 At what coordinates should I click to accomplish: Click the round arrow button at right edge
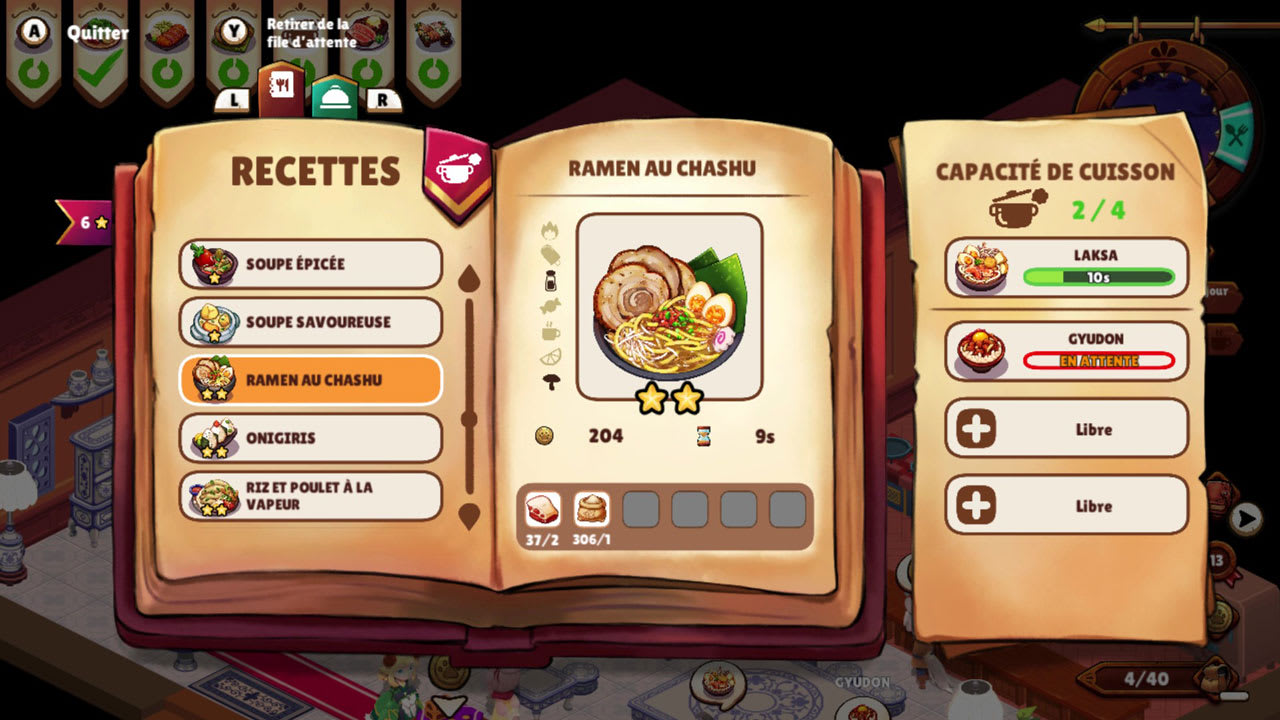1245,518
